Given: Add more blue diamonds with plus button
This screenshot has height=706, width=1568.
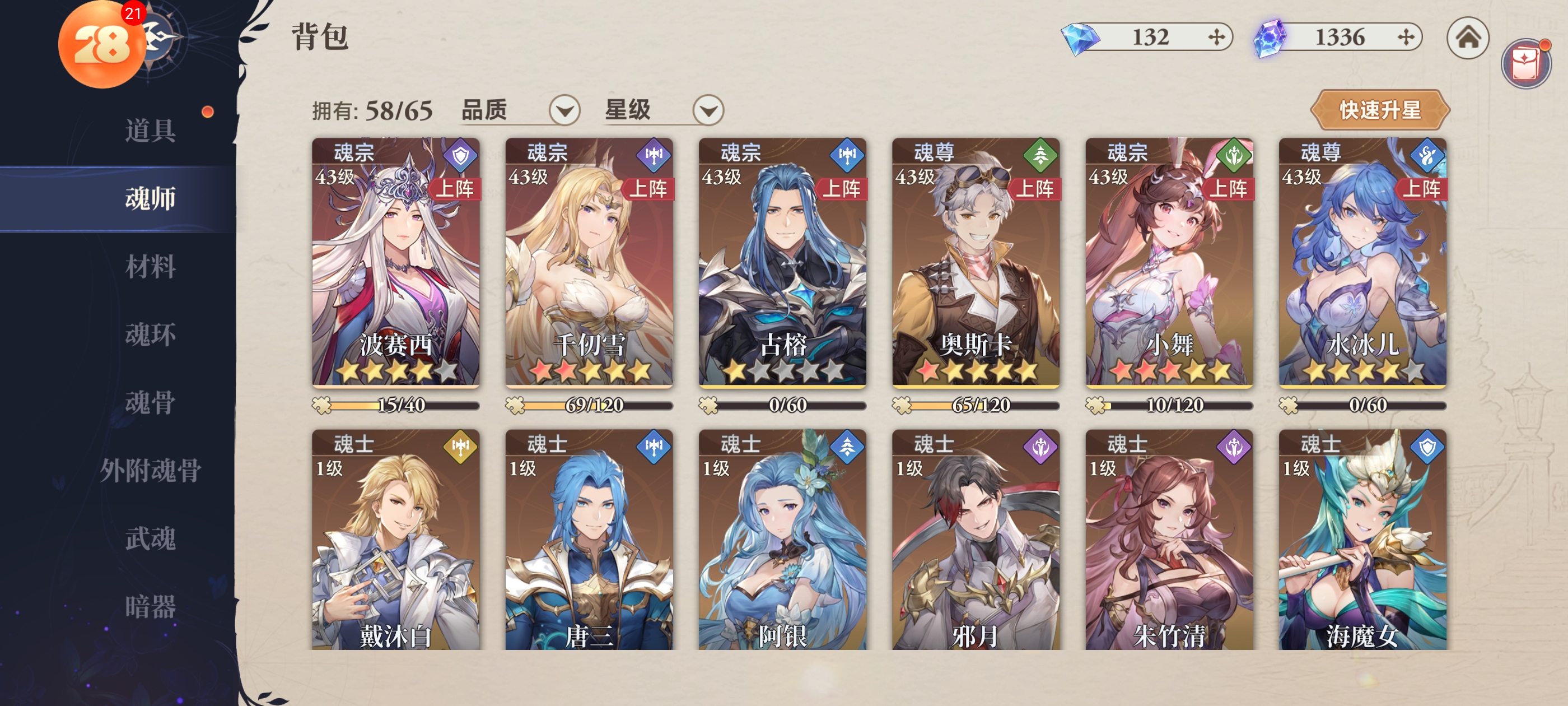Looking at the screenshot, I should point(1216,38).
